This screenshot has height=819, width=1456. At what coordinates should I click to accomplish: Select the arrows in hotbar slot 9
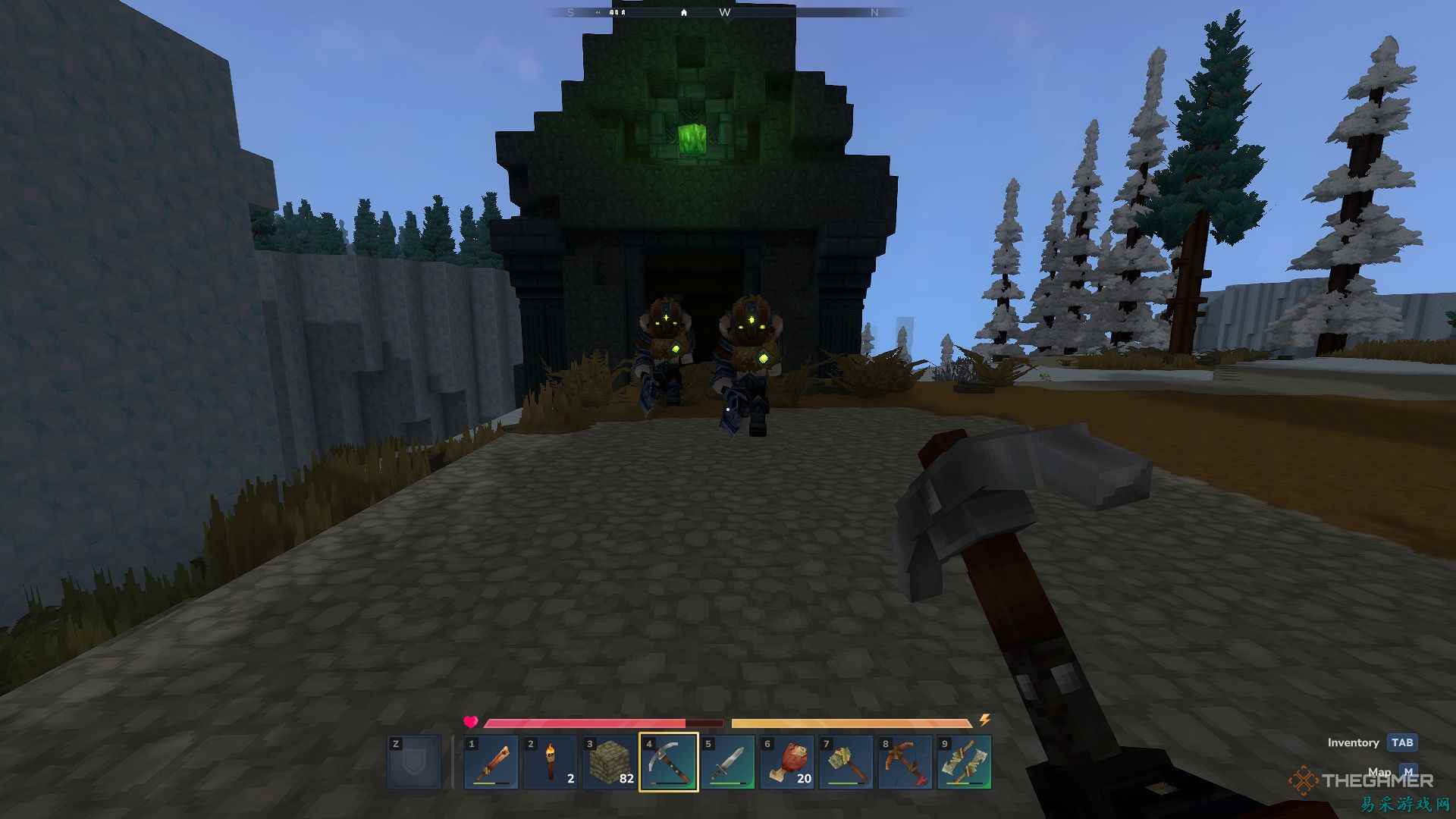[963, 761]
